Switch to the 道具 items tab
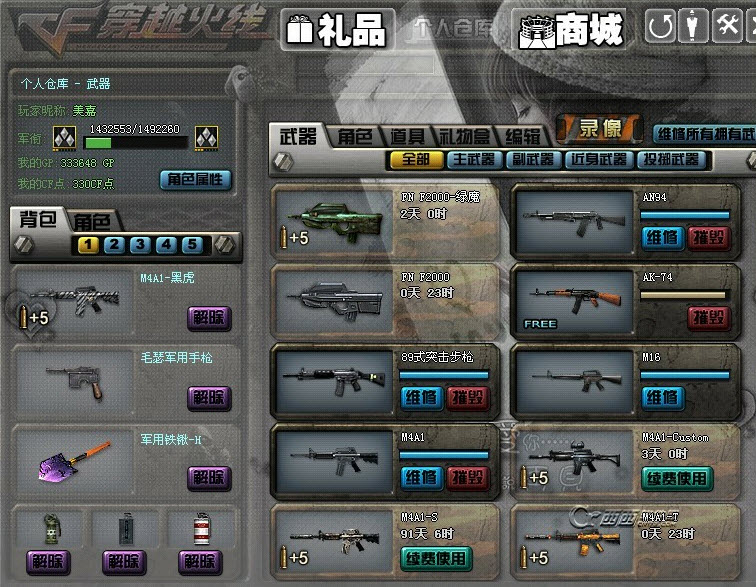The height and width of the screenshot is (587, 756). coord(408,137)
